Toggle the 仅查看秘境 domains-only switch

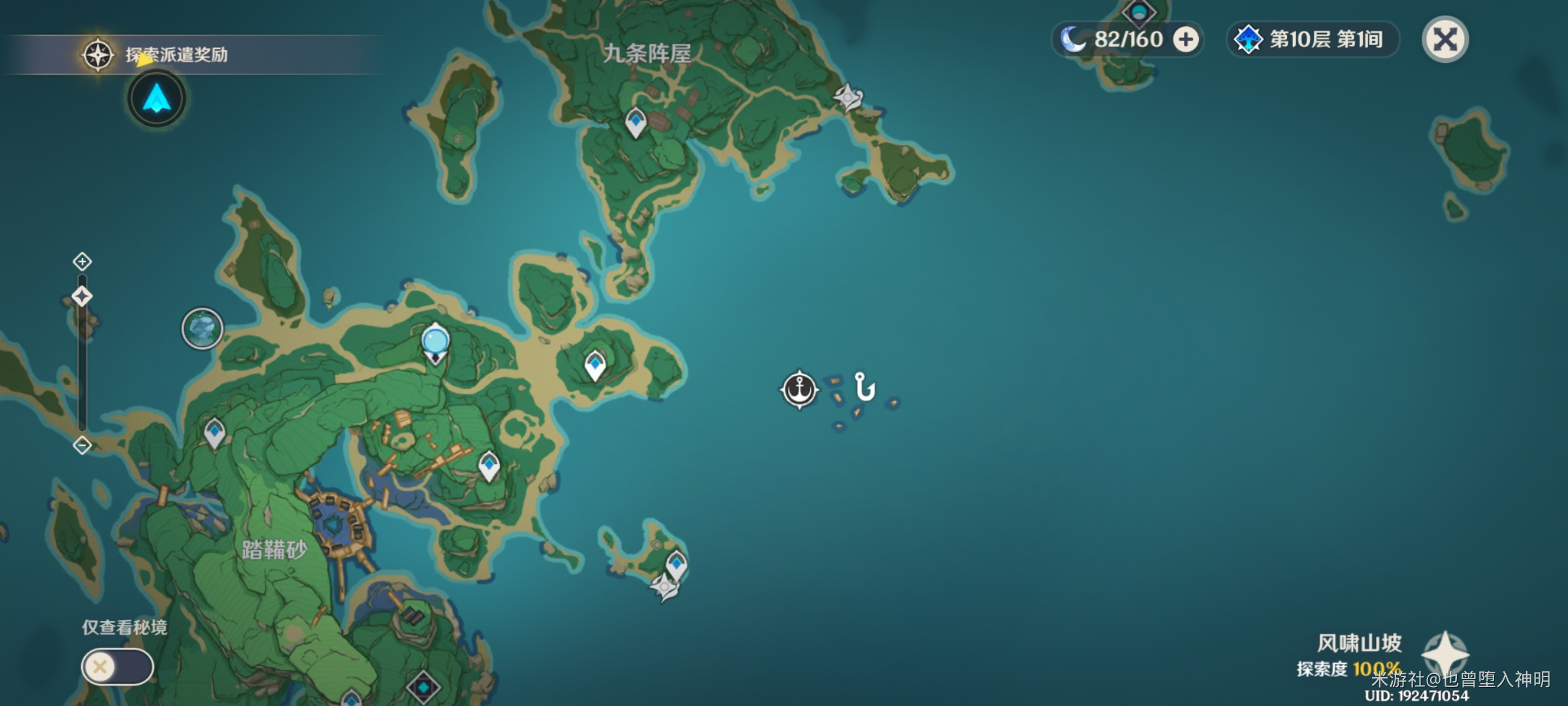[117, 667]
